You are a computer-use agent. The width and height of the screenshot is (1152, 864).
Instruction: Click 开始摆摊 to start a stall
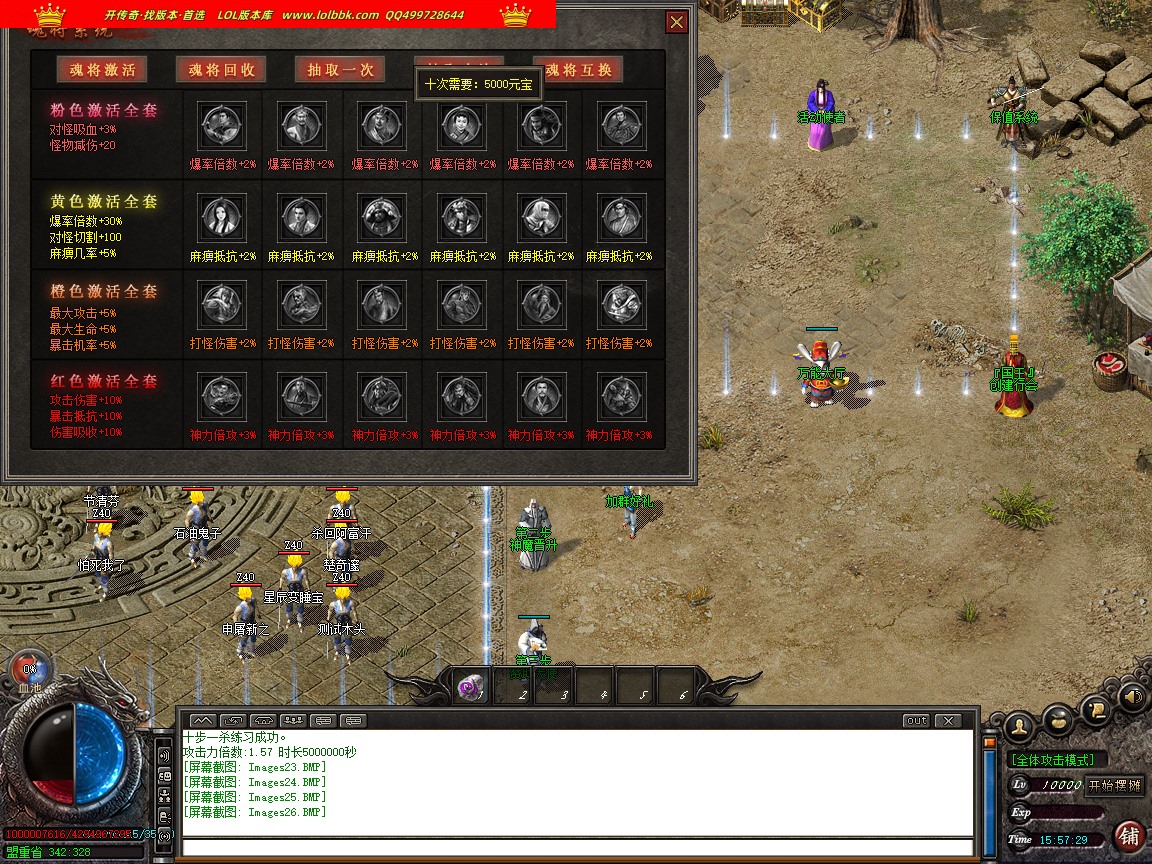coord(1114,785)
